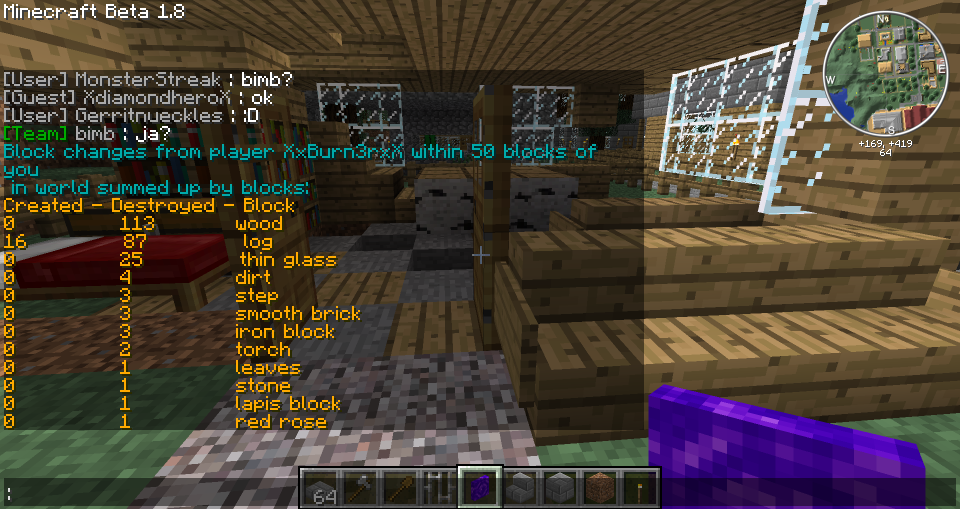Focus the chat input bar
This screenshot has height=509, width=960.
[150, 493]
